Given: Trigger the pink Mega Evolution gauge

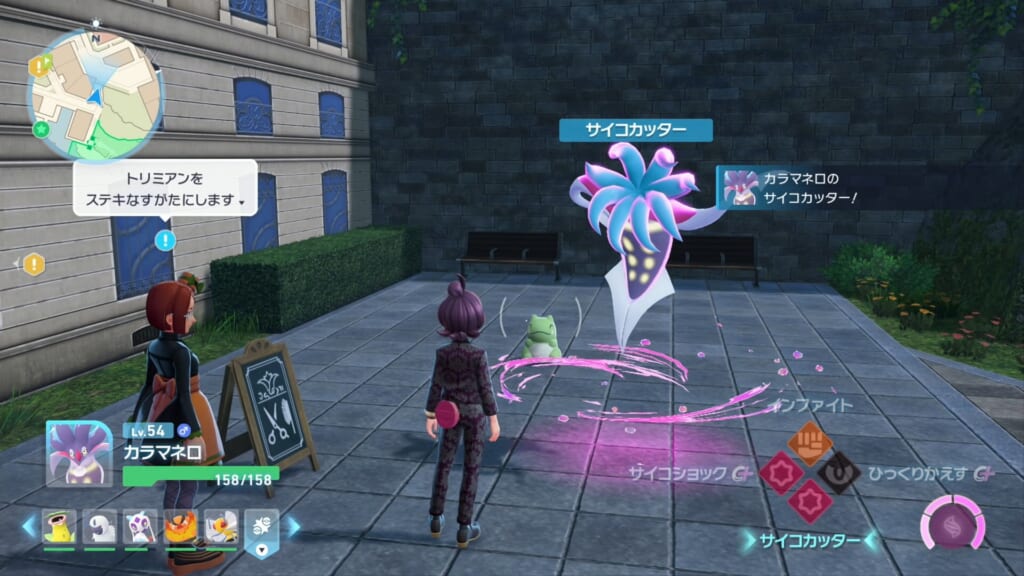Looking at the screenshot, I should [945, 523].
